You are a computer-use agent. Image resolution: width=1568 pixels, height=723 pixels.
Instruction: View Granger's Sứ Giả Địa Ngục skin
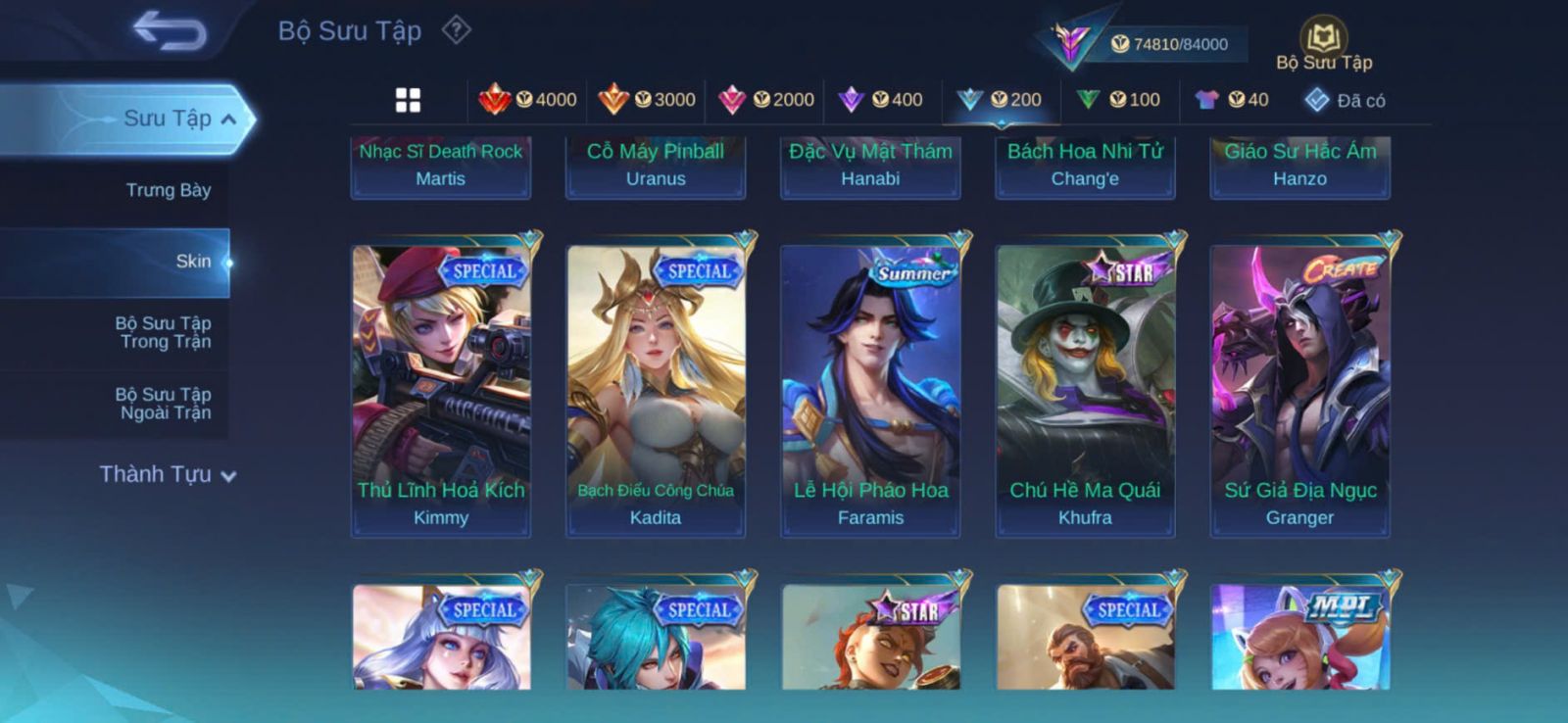1299,390
